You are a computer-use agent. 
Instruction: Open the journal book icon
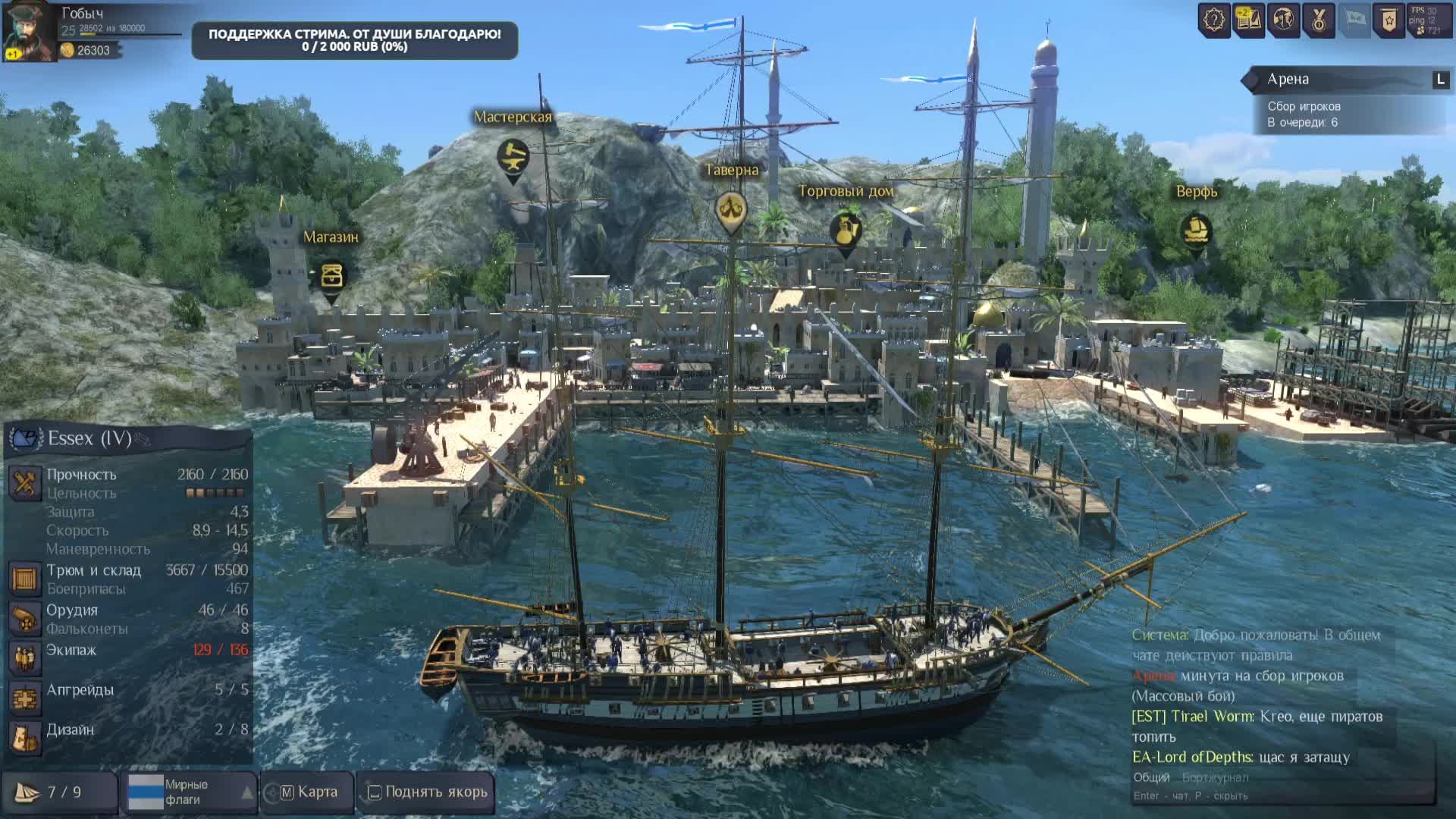pos(1248,20)
